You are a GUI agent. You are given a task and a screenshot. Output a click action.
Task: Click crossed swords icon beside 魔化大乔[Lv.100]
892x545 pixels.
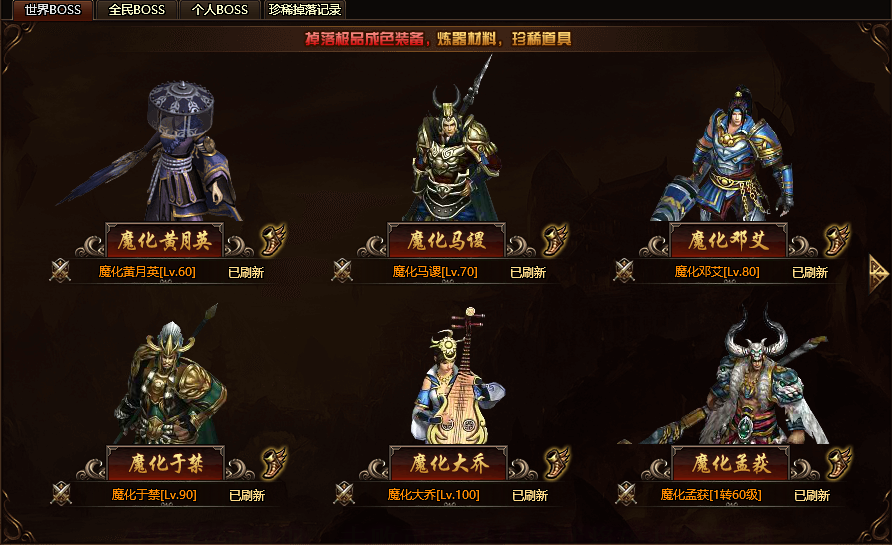pyautogui.click(x=343, y=493)
